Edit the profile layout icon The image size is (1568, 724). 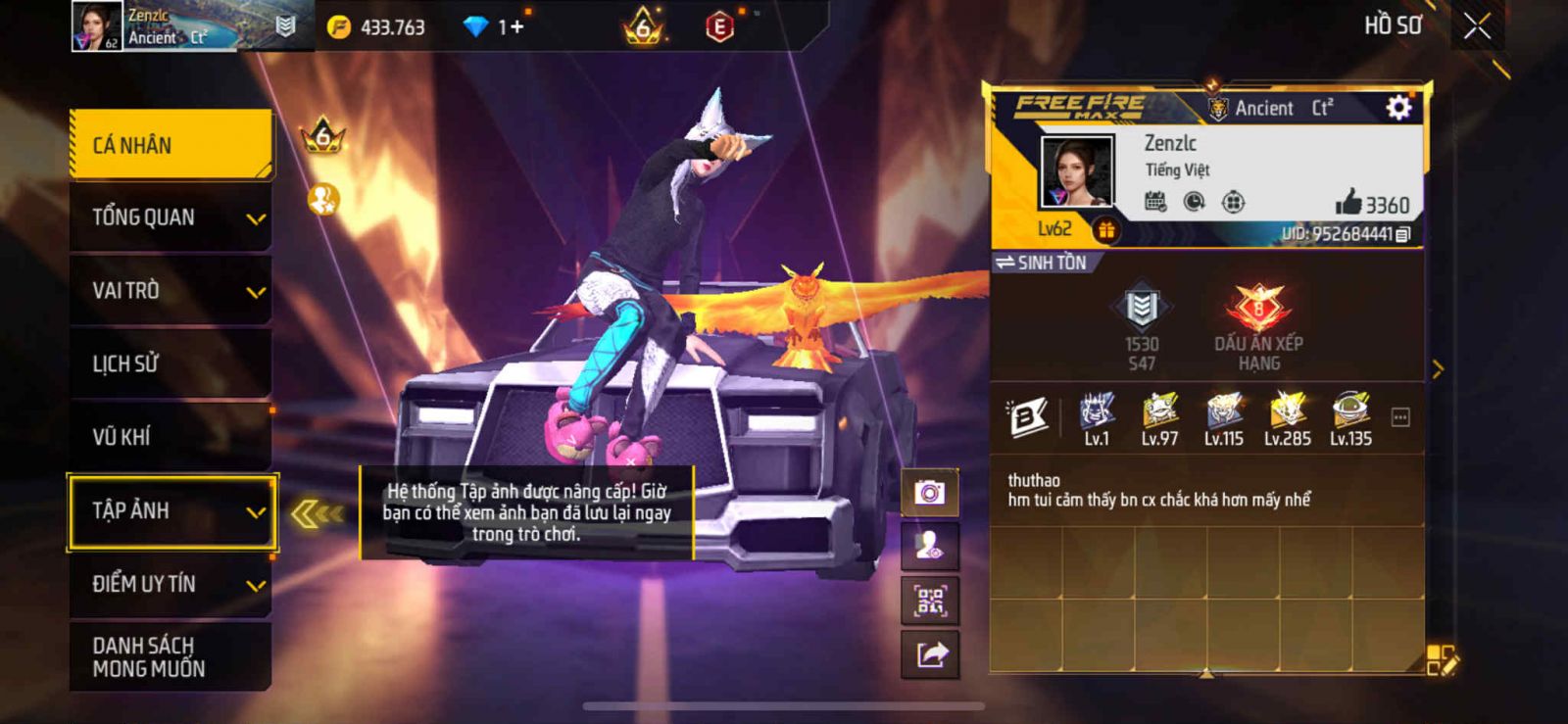[1442, 659]
